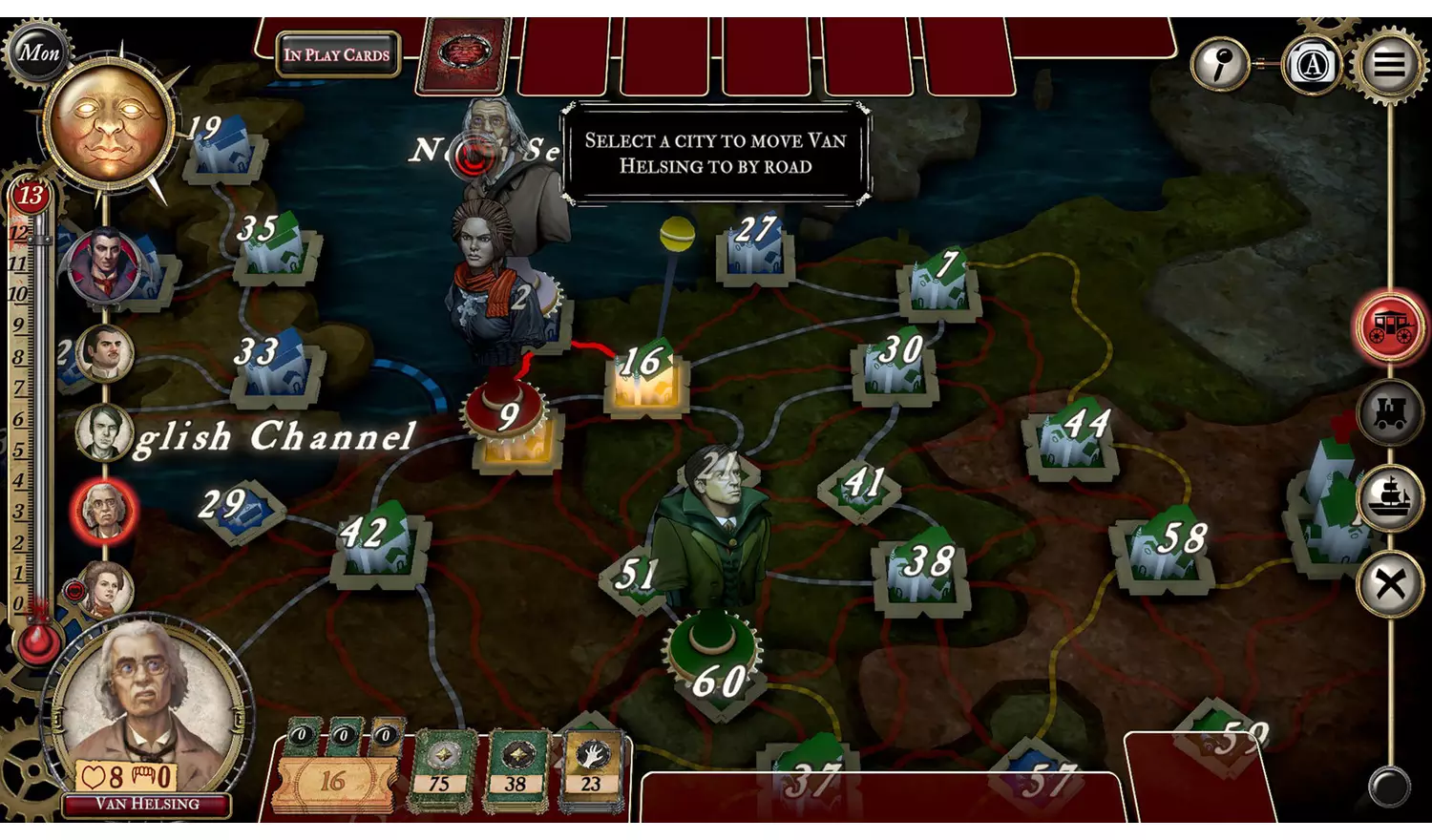The width and height of the screenshot is (1432, 840).
Task: Select the road travel carriage icon
Action: click(x=1389, y=326)
